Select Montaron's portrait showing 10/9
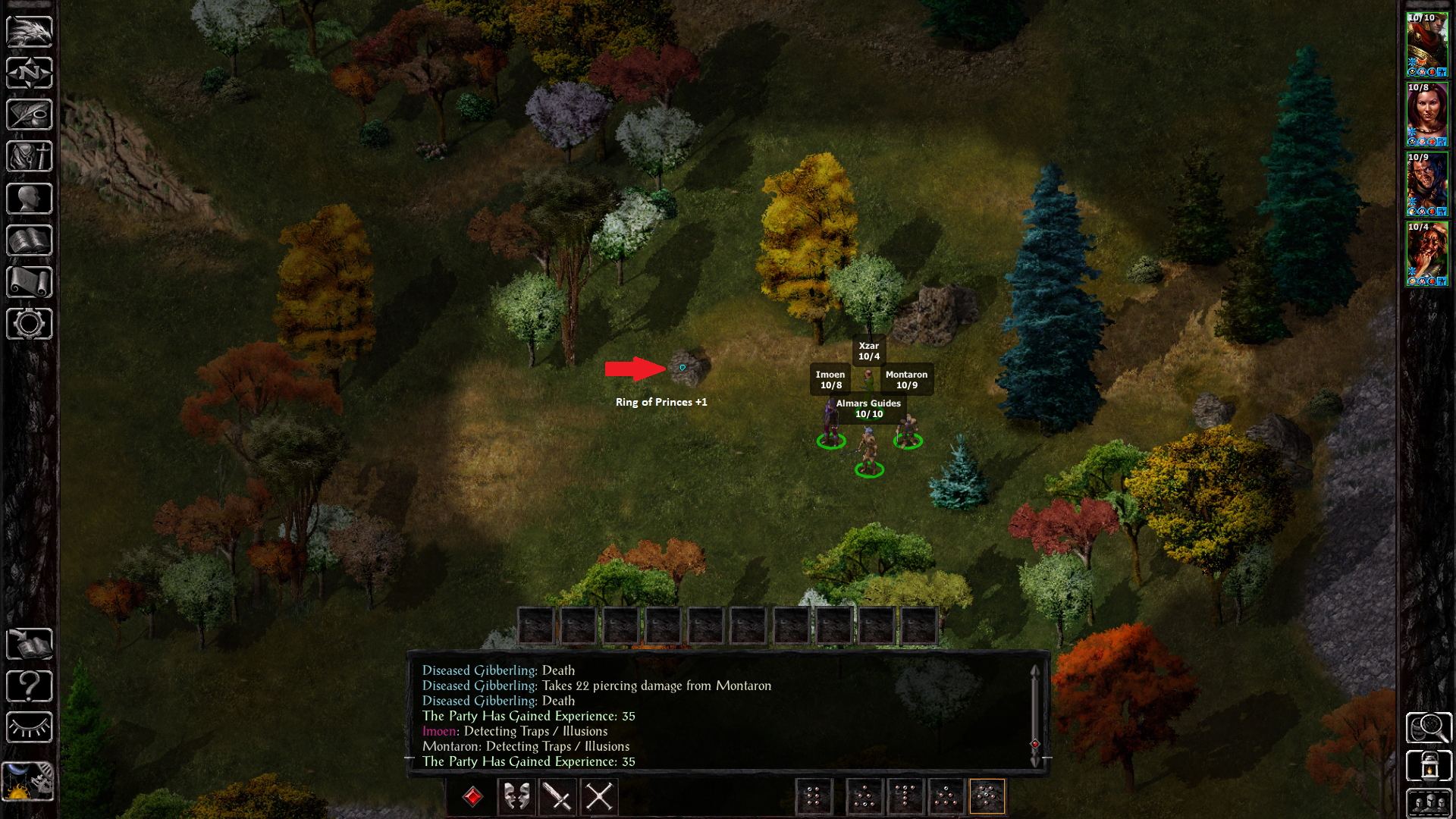1456x819 pixels. pos(1427,184)
